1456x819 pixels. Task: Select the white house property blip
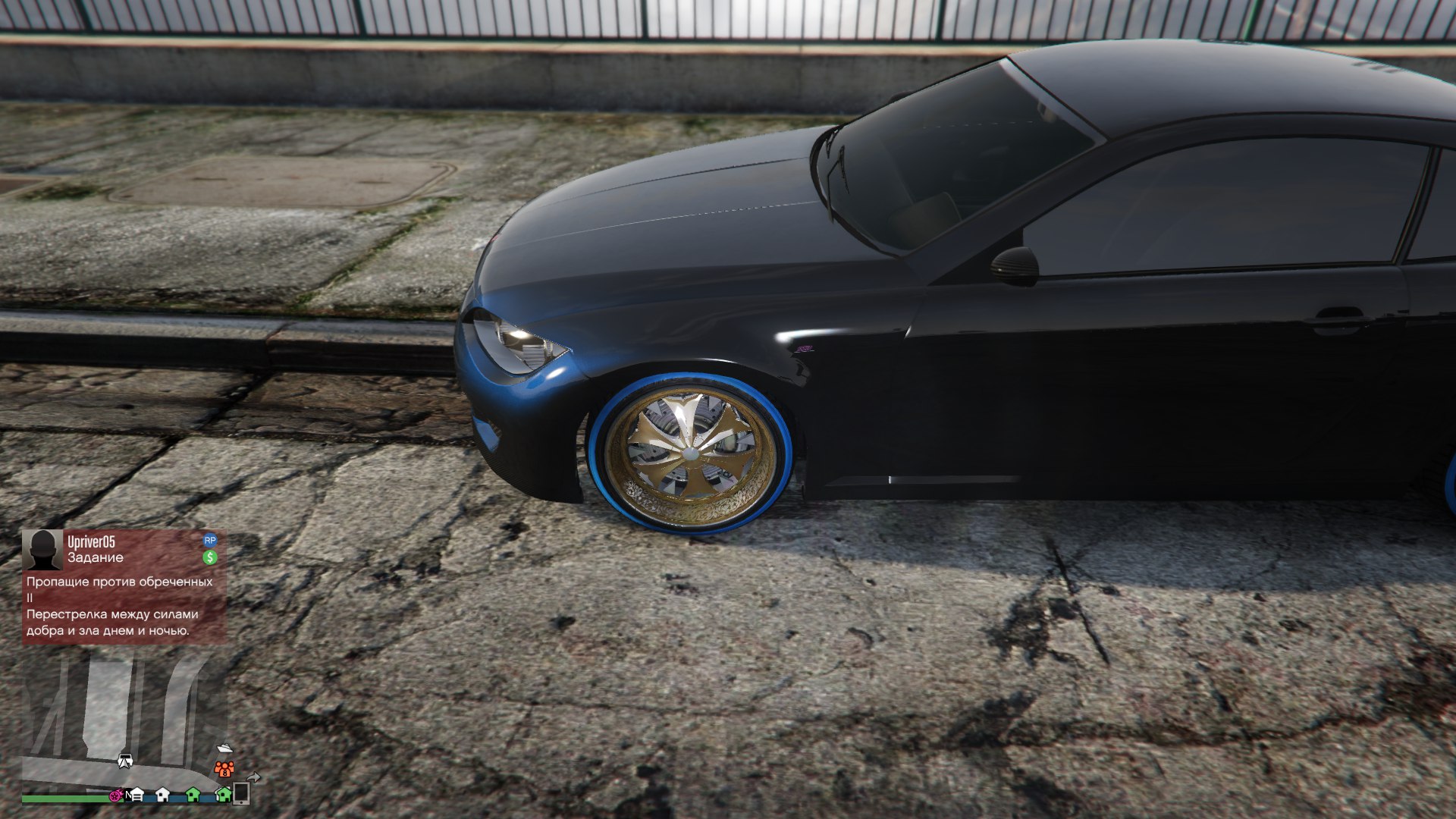coord(162,795)
